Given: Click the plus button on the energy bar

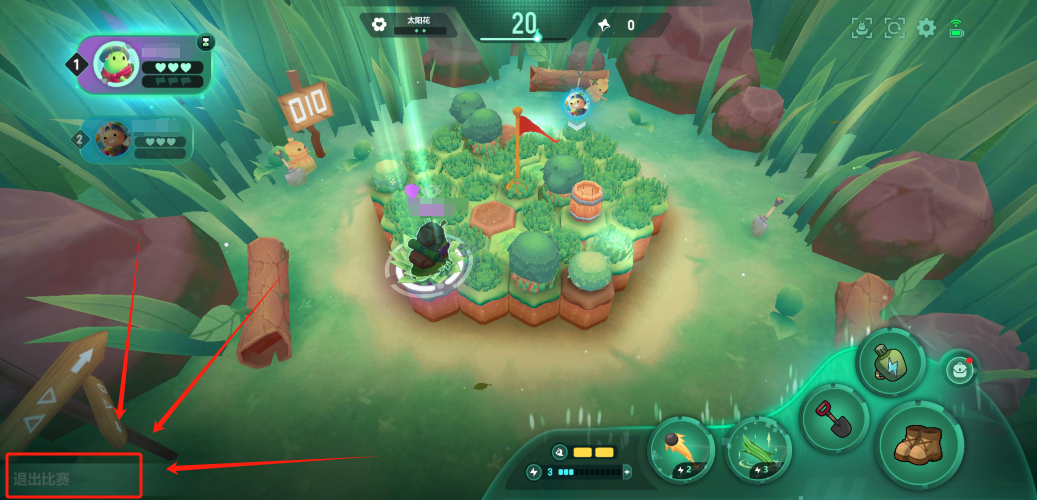Looking at the screenshot, I should point(627,471).
